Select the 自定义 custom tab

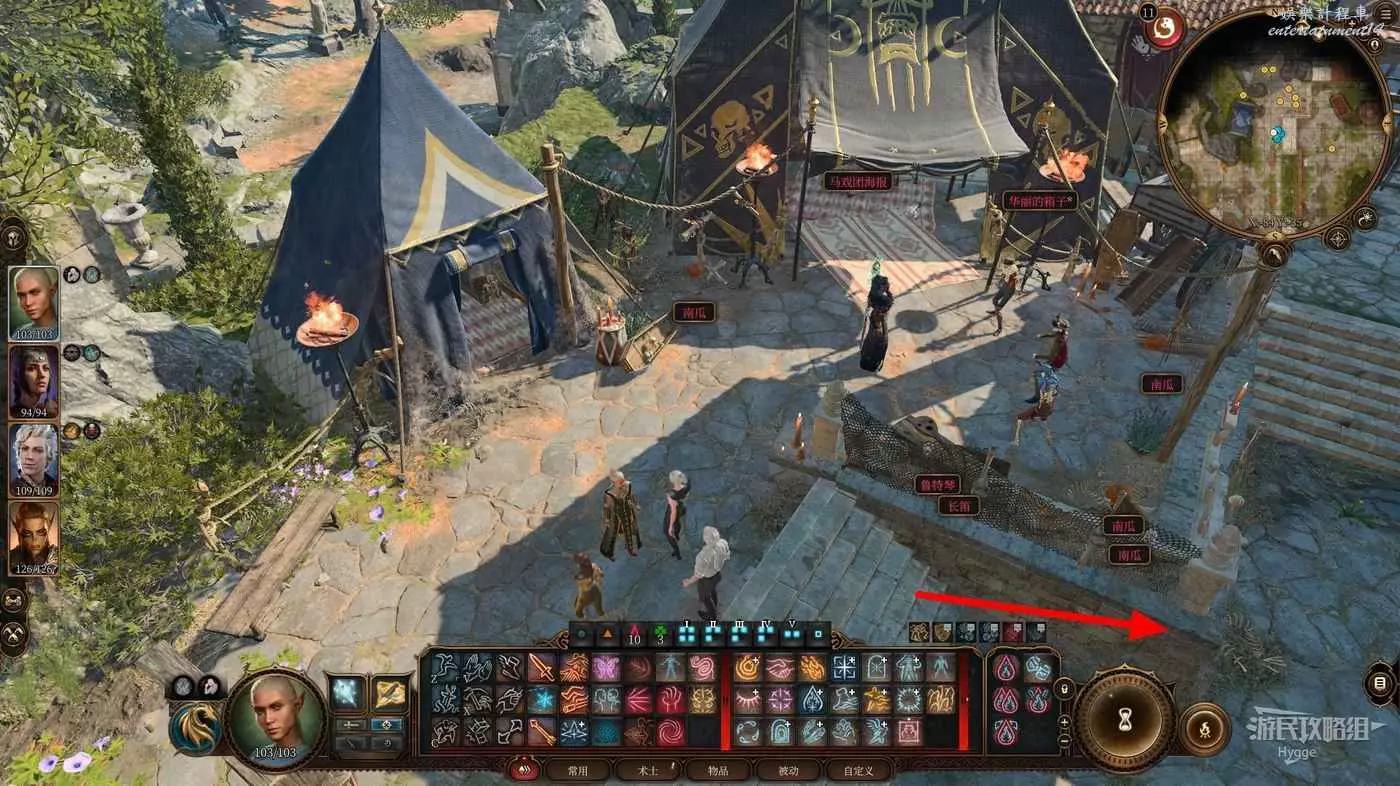pos(858,770)
